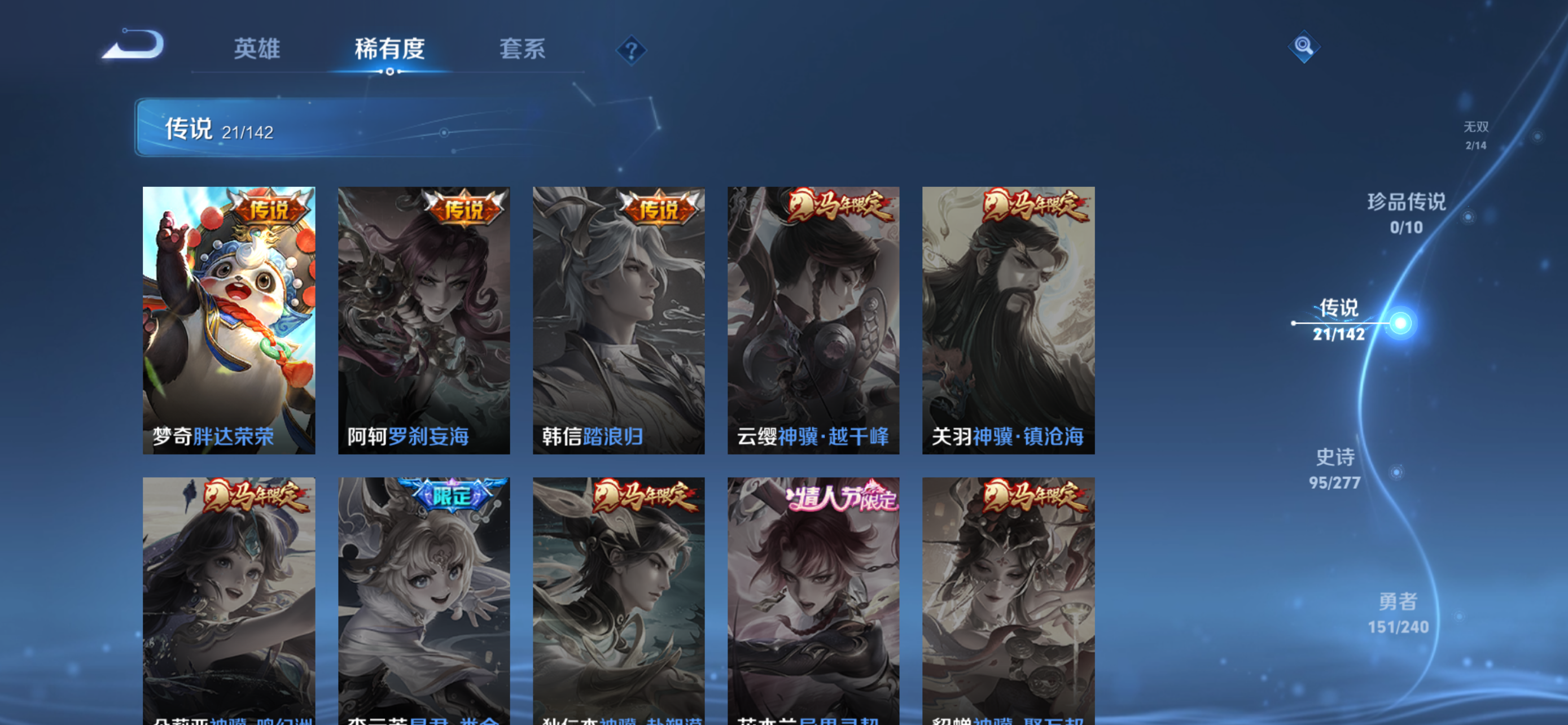The height and width of the screenshot is (725, 1568).
Task: Open 阿轲's 罗刹妄海 skin thumbnail
Action: click(424, 320)
